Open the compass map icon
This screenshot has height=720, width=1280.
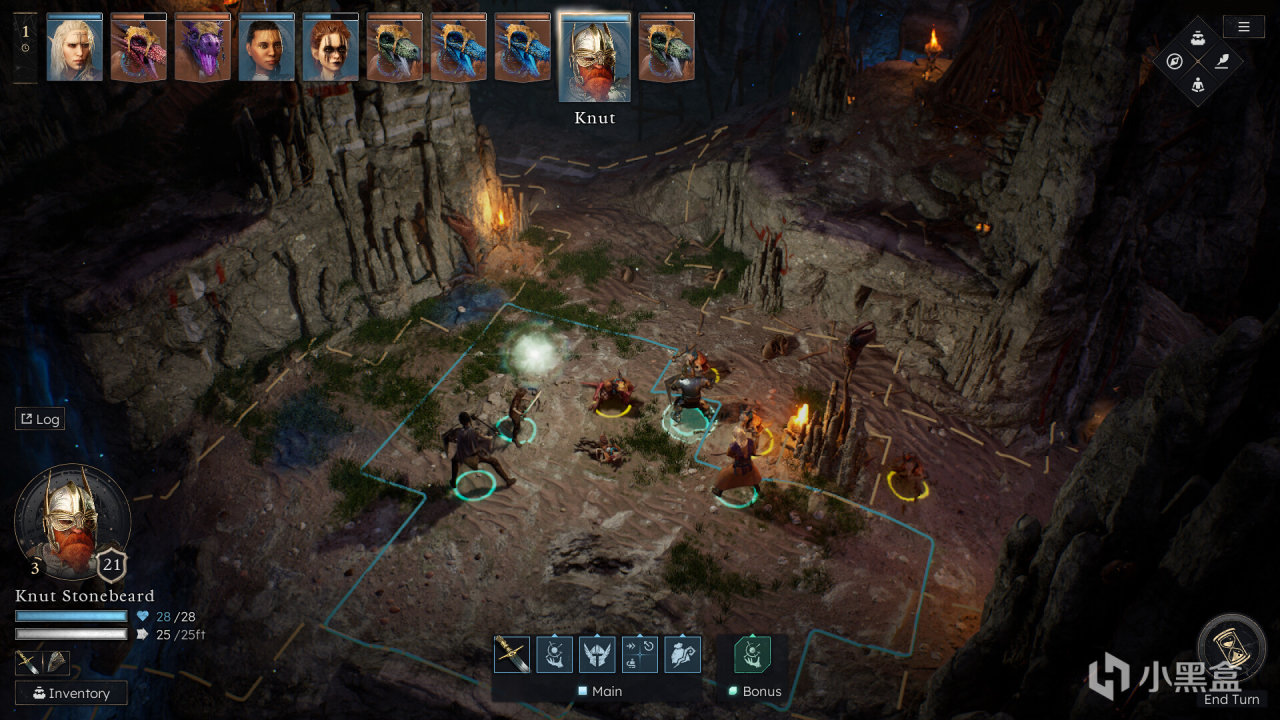click(1174, 61)
